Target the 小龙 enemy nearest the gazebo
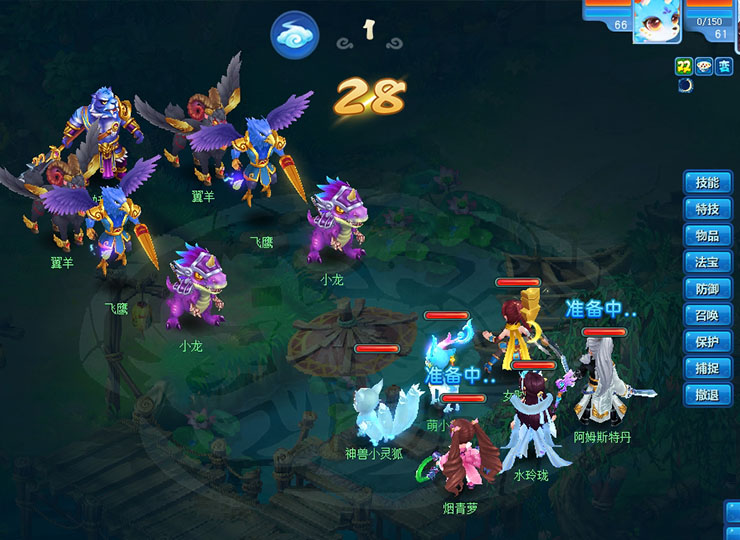The height and width of the screenshot is (540, 740). click(x=337, y=222)
